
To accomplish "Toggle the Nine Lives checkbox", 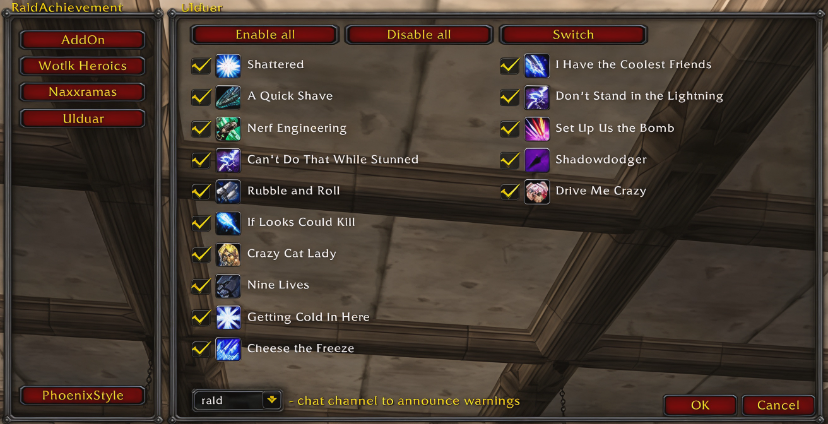I will 200,286.
